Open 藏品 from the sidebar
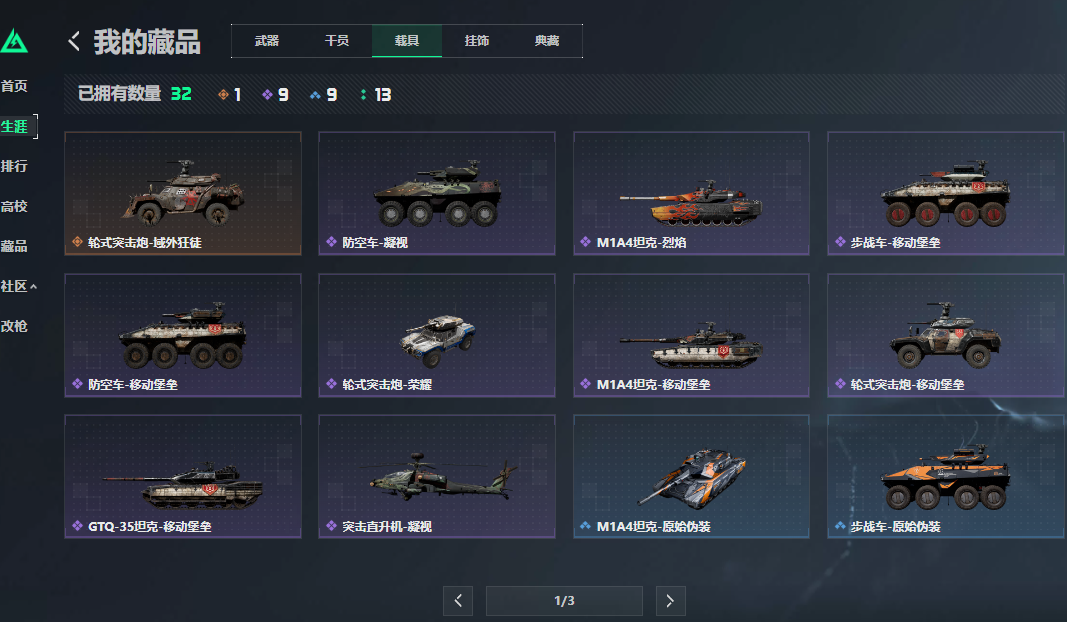This screenshot has height=622, width=1067. point(14,246)
